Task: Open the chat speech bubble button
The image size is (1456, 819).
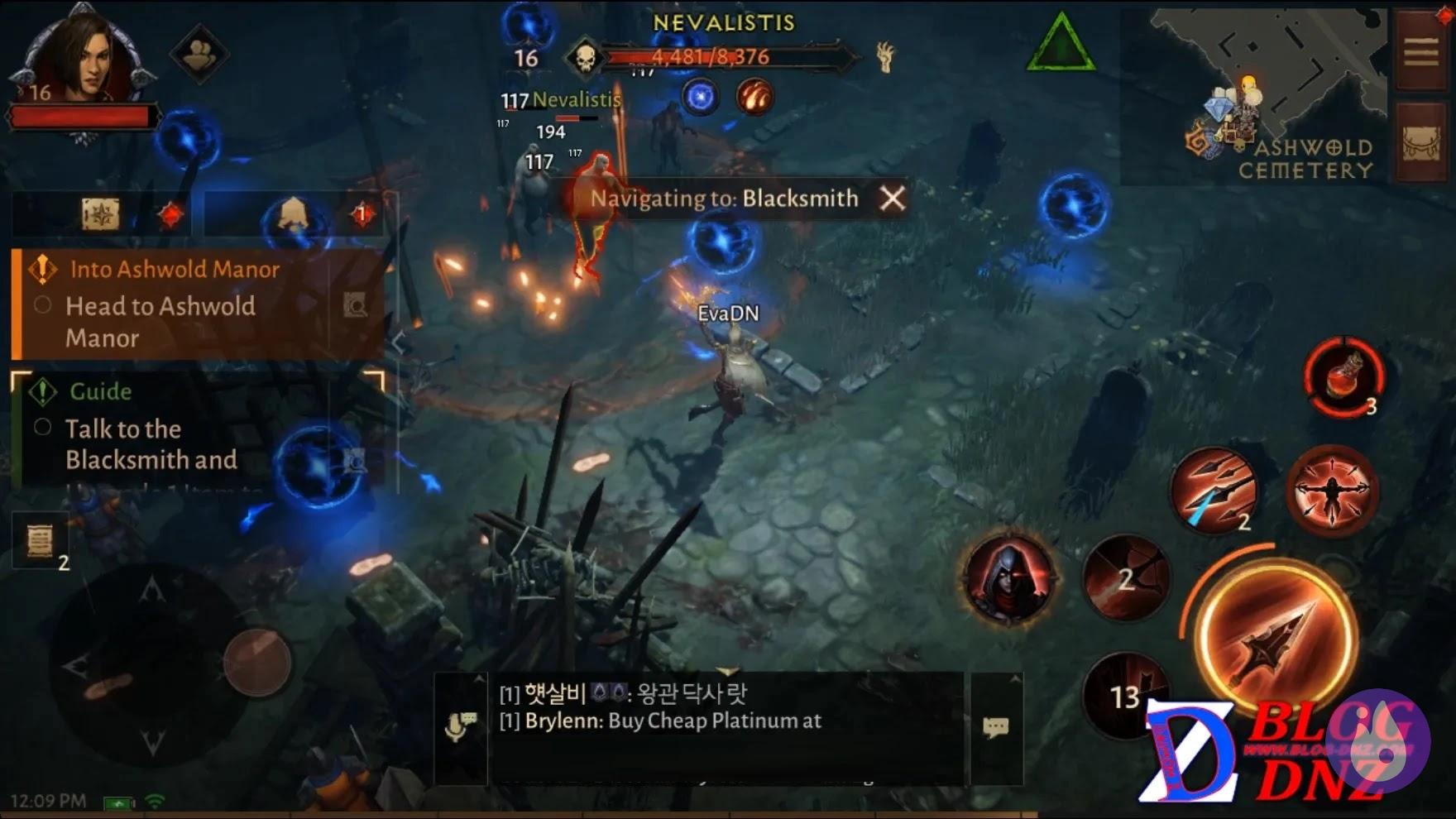Action: [996, 728]
